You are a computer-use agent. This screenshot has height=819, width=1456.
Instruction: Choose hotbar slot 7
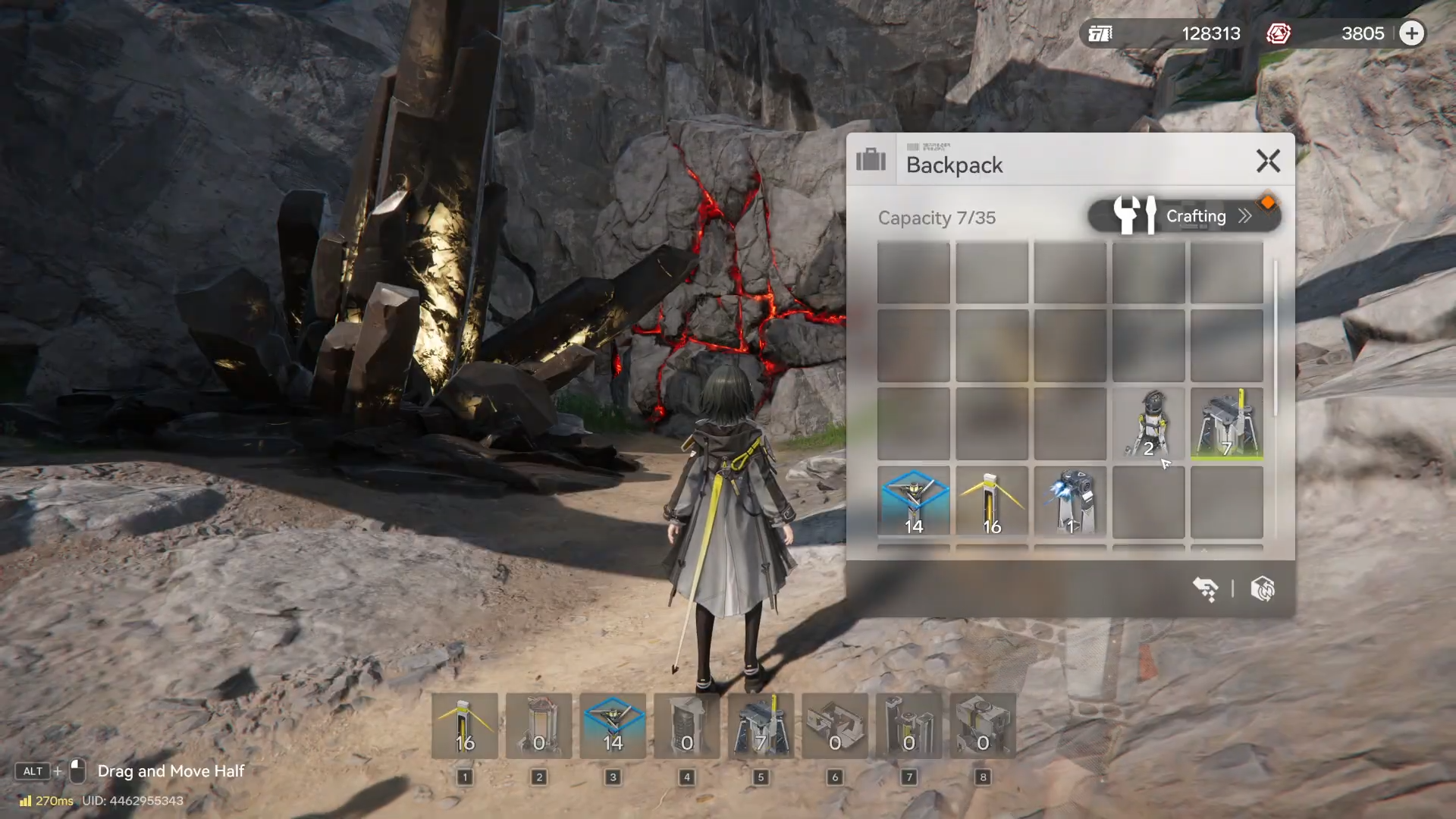908,726
